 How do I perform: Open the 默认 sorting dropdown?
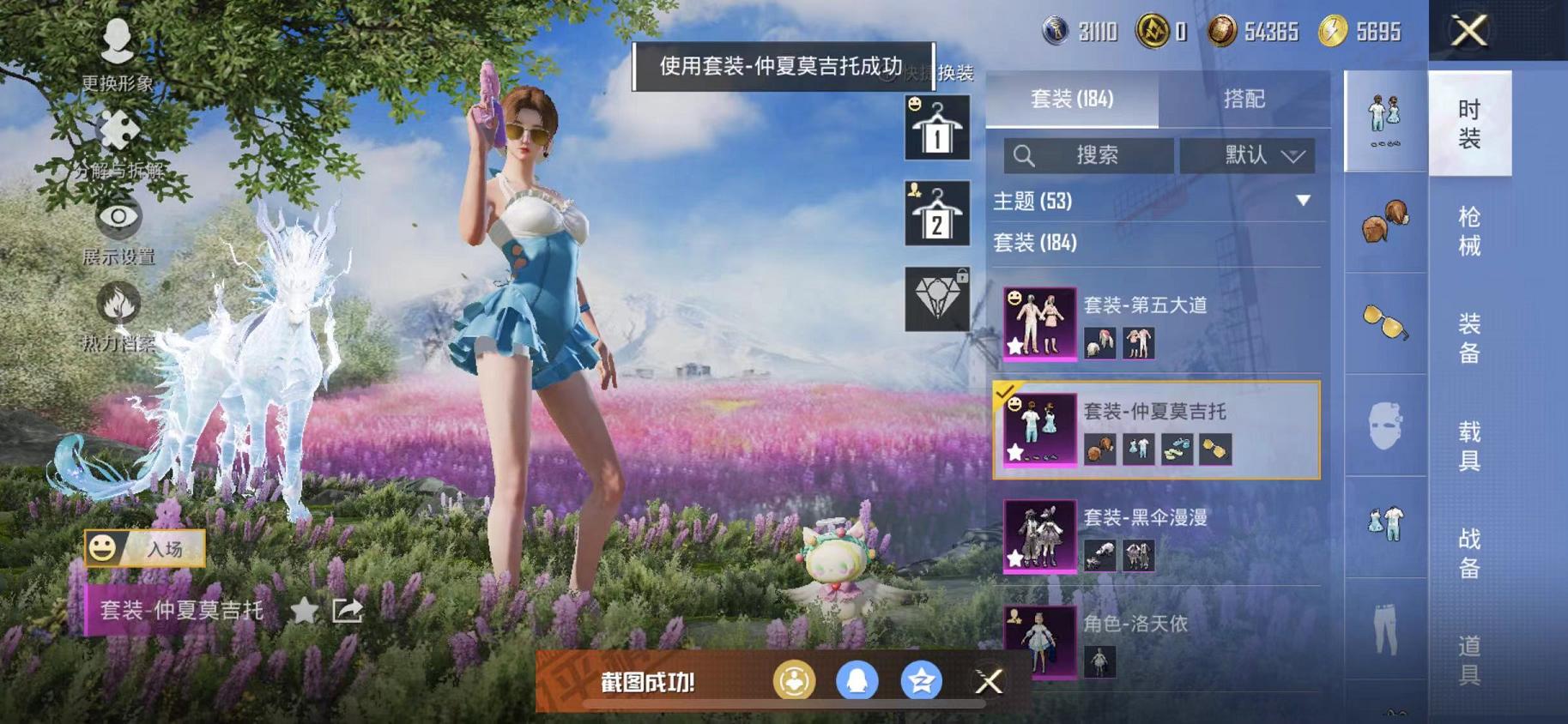coord(1249,155)
